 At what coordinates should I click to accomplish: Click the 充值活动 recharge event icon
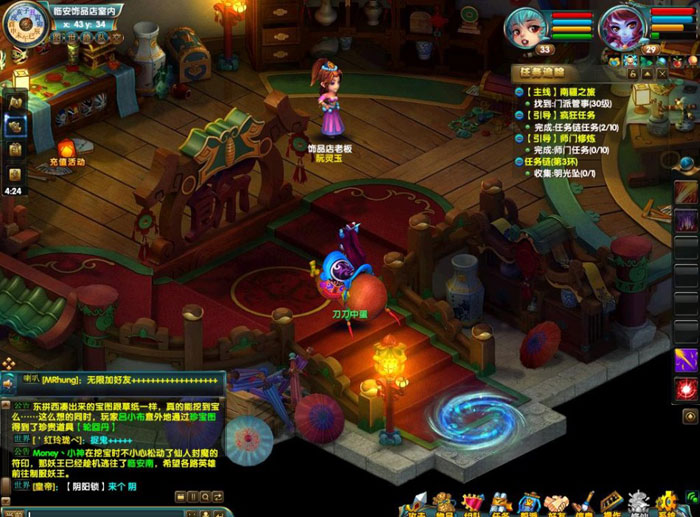(67, 150)
